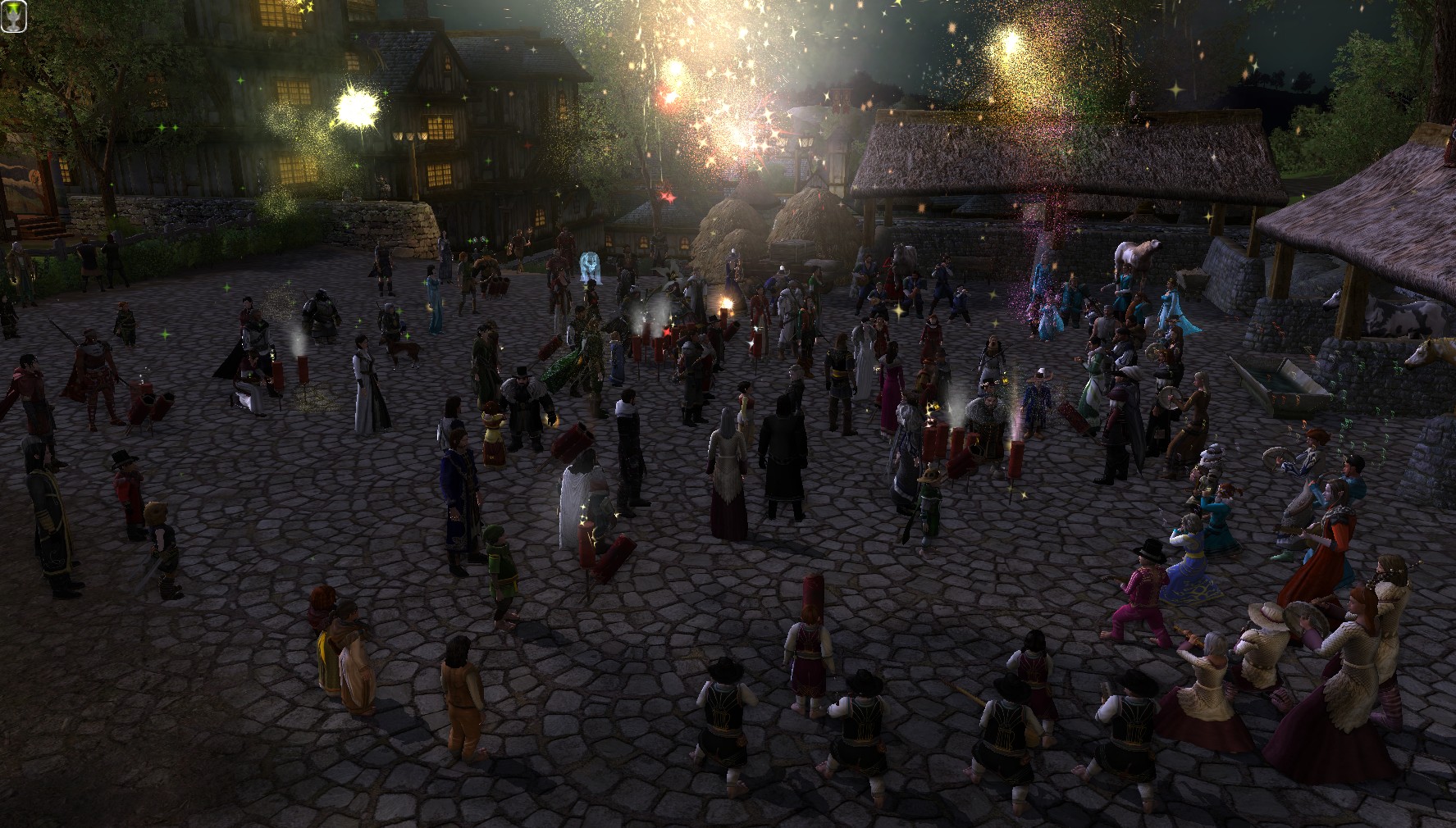Click the green goblet icon
This screenshot has height=828, width=1456.
click(x=15, y=16)
